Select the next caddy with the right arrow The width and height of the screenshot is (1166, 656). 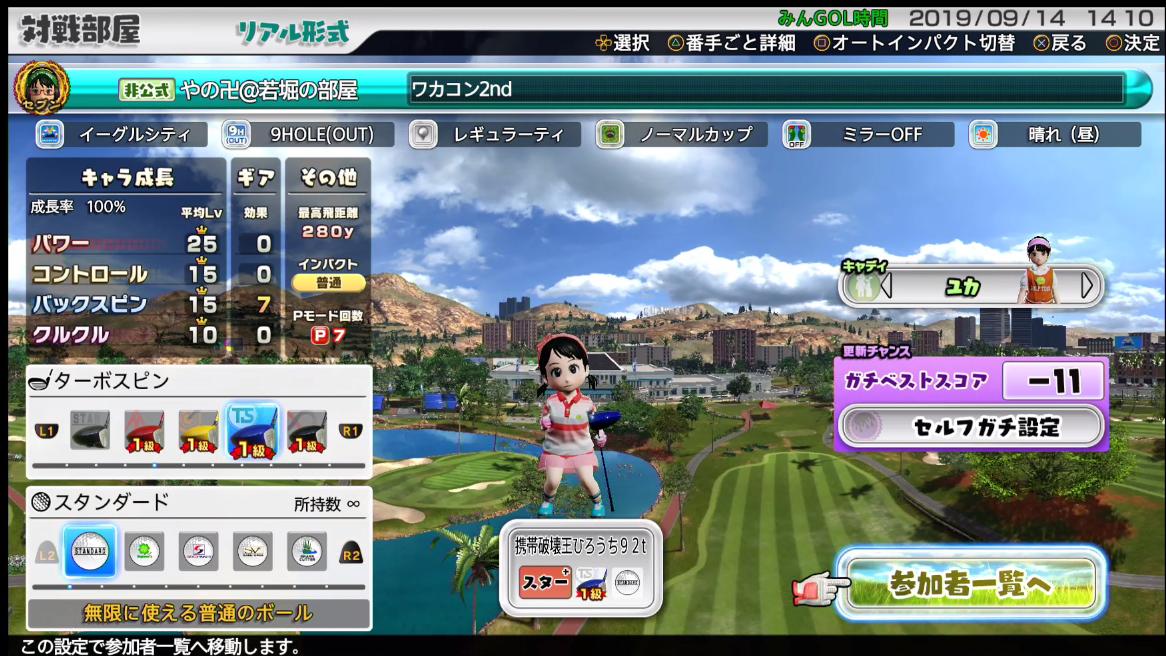pyautogui.click(x=1087, y=287)
